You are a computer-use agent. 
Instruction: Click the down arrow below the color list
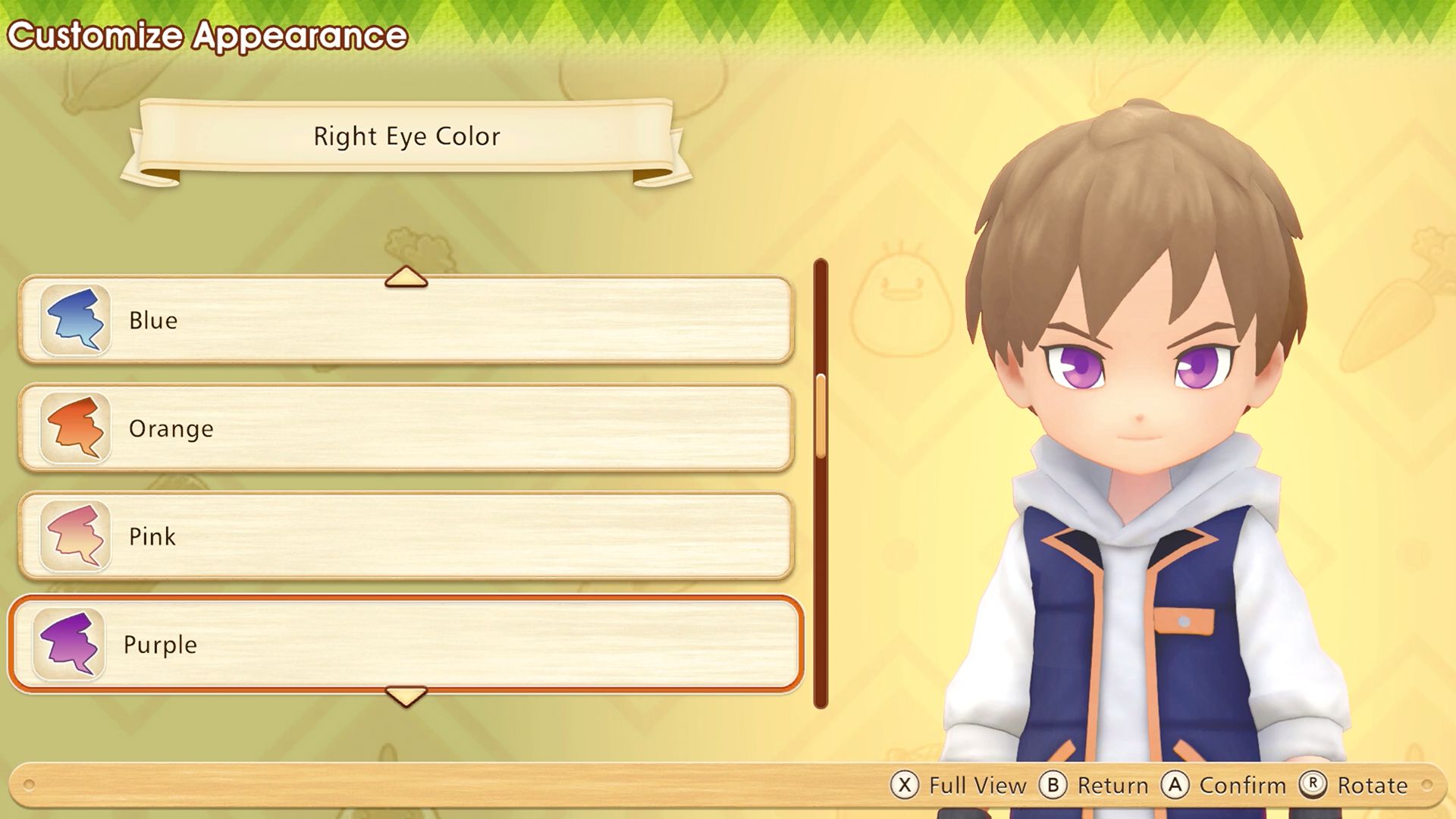(406, 696)
